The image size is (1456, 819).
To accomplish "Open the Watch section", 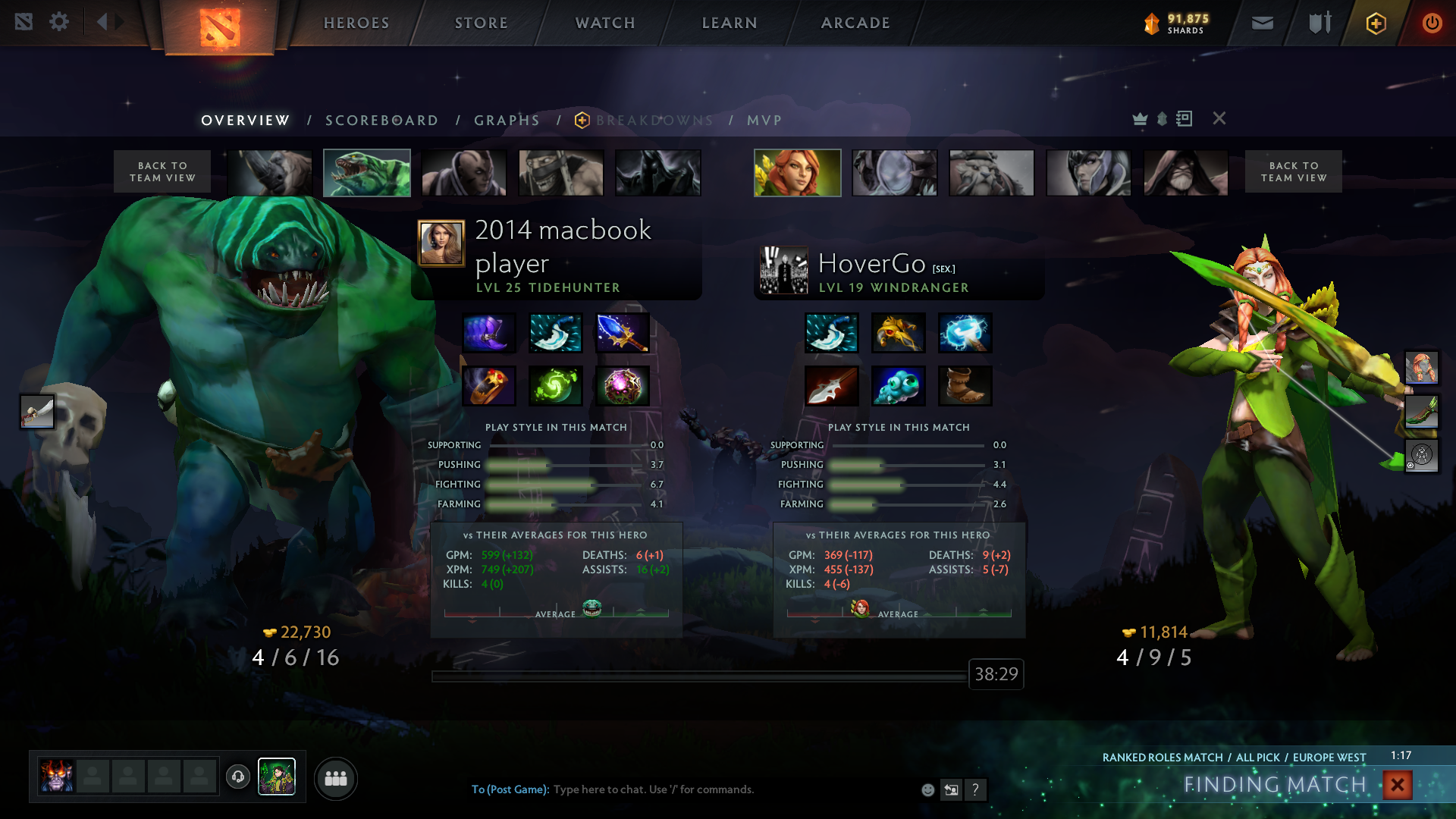I will [605, 23].
